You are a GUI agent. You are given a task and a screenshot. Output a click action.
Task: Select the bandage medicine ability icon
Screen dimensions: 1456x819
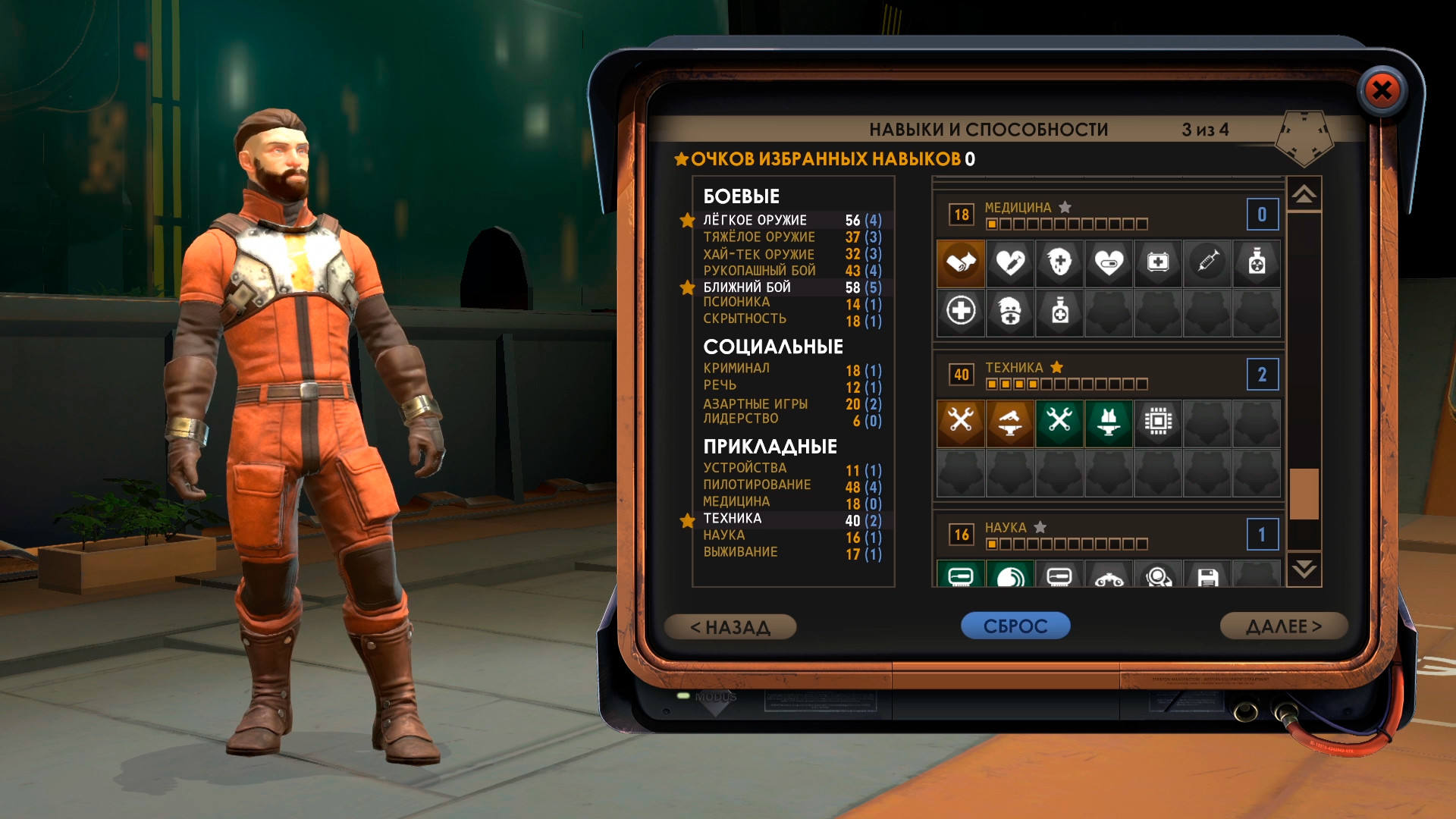[x=961, y=263]
